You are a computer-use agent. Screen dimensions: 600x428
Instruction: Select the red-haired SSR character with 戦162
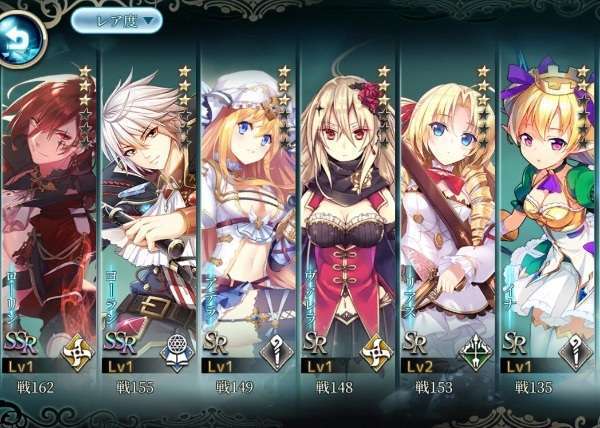click(x=47, y=220)
